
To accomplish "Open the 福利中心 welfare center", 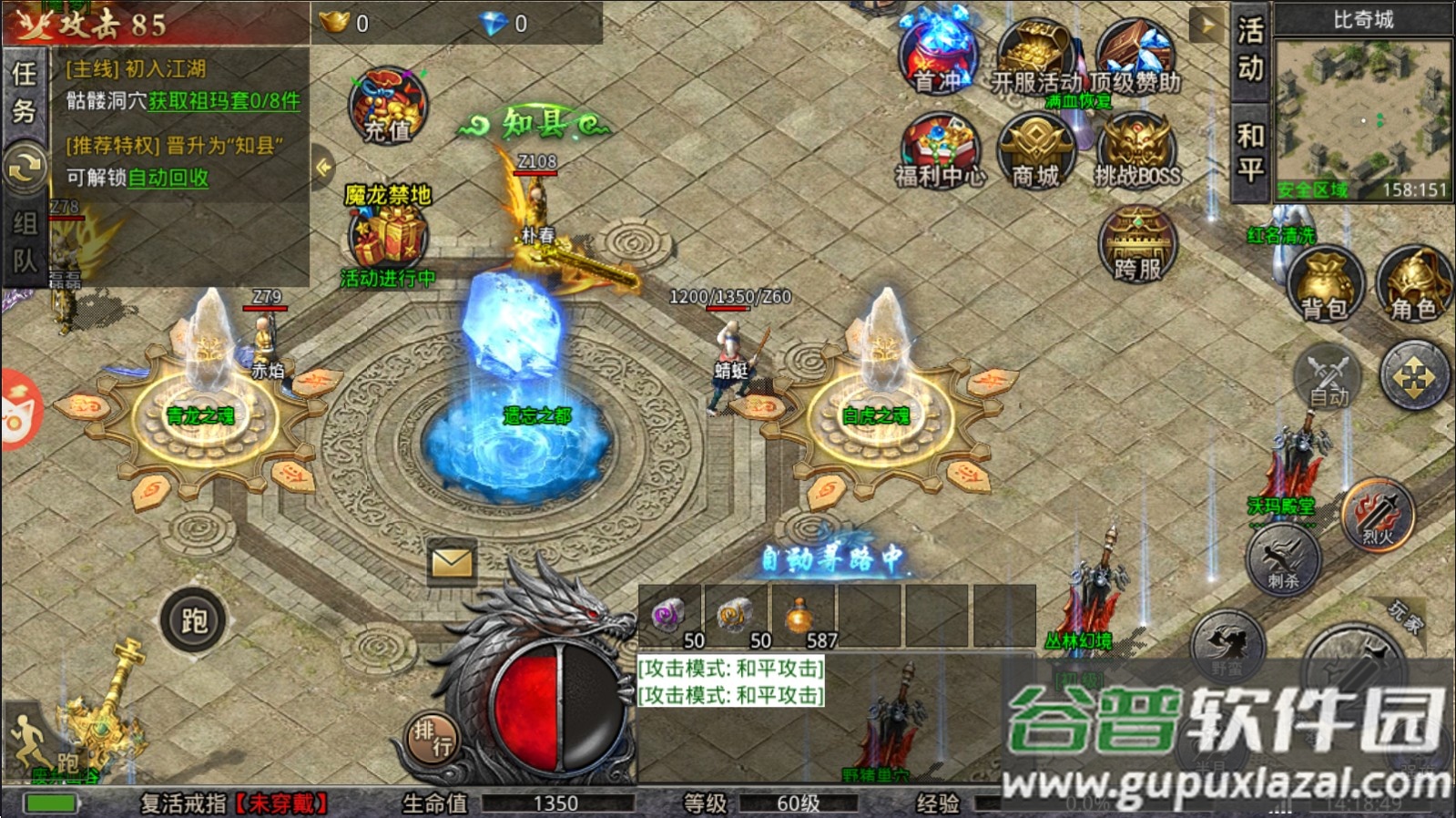I will [x=940, y=150].
